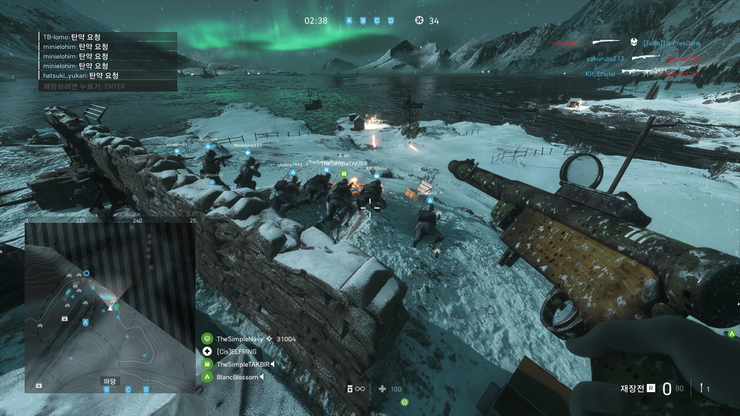The width and height of the screenshot is (740, 416).
Task: Click the yakuruto212 kill feed entry
Action: coord(607,58)
